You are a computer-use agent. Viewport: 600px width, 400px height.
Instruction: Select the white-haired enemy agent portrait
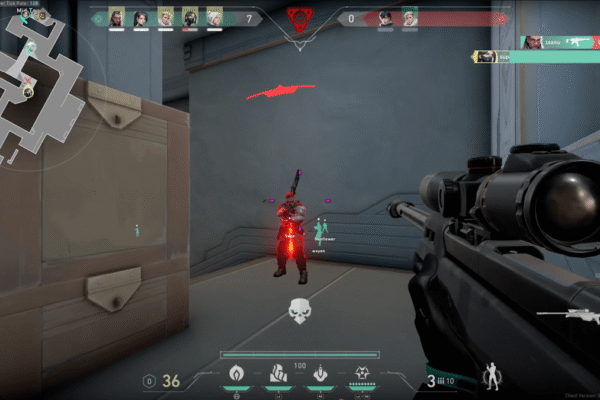click(409, 18)
